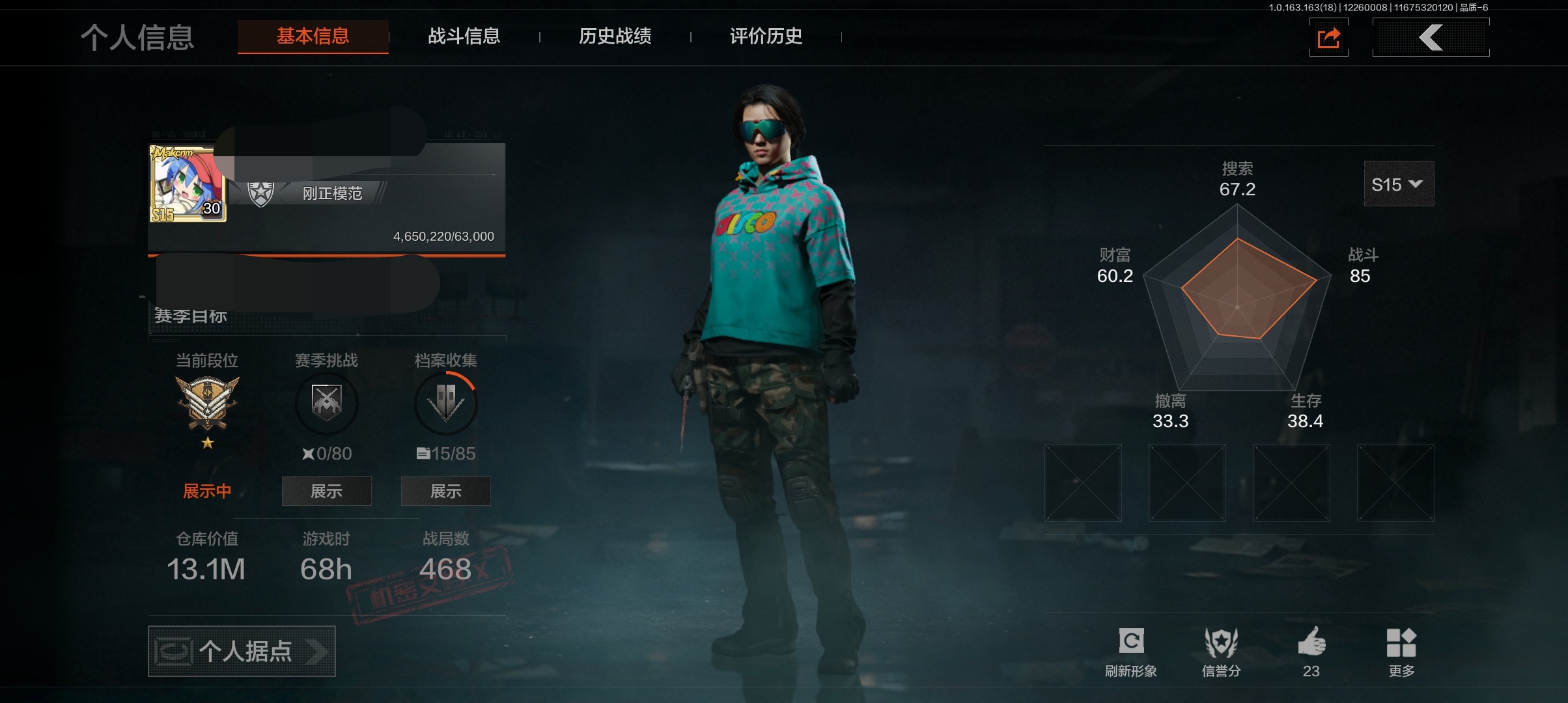Show the 档案收集 badge
The height and width of the screenshot is (703, 1568).
(x=445, y=491)
